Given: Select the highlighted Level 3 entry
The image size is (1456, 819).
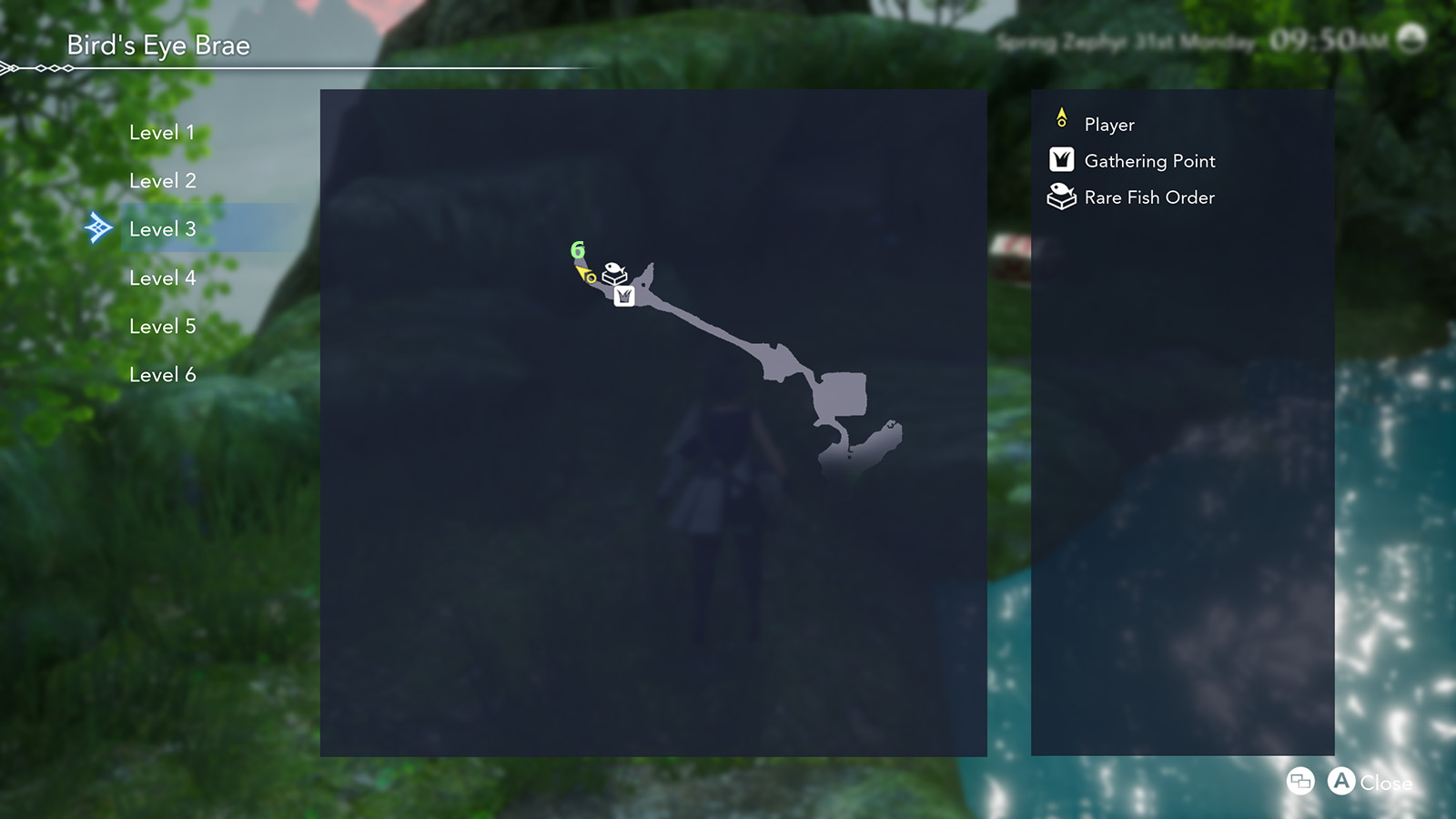Looking at the screenshot, I should click(x=163, y=228).
